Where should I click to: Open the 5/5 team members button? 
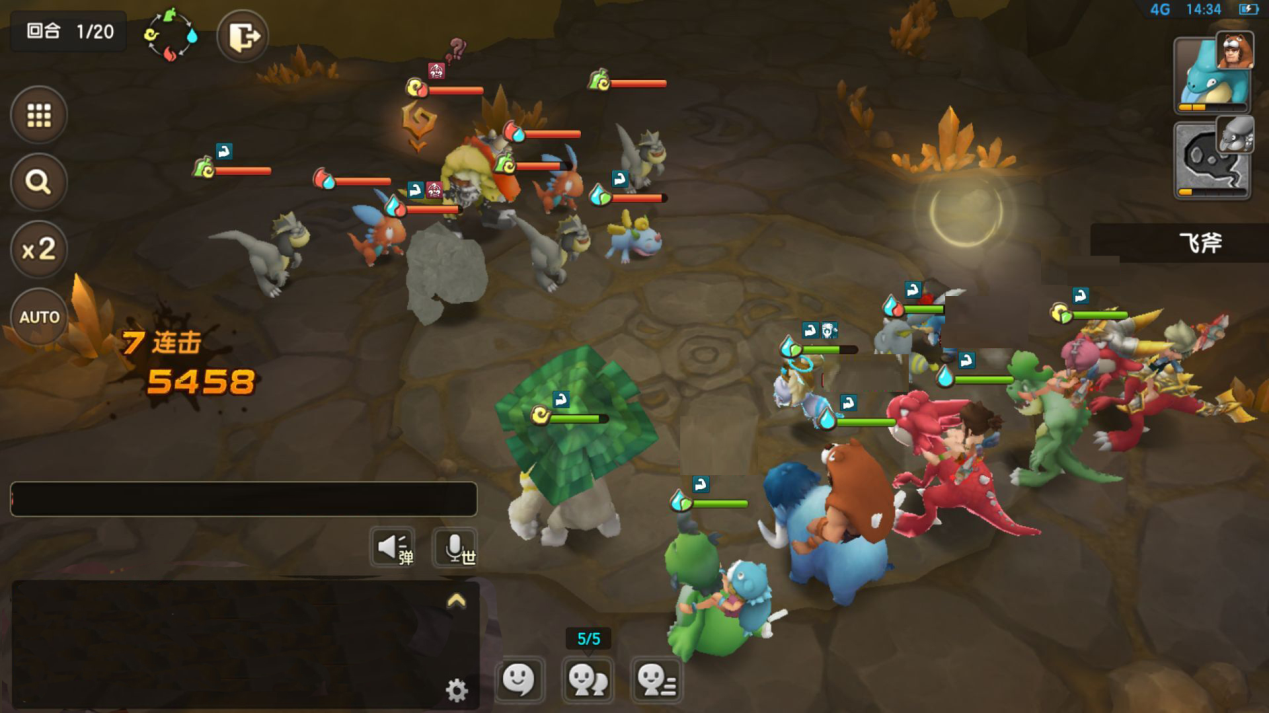[x=587, y=680]
